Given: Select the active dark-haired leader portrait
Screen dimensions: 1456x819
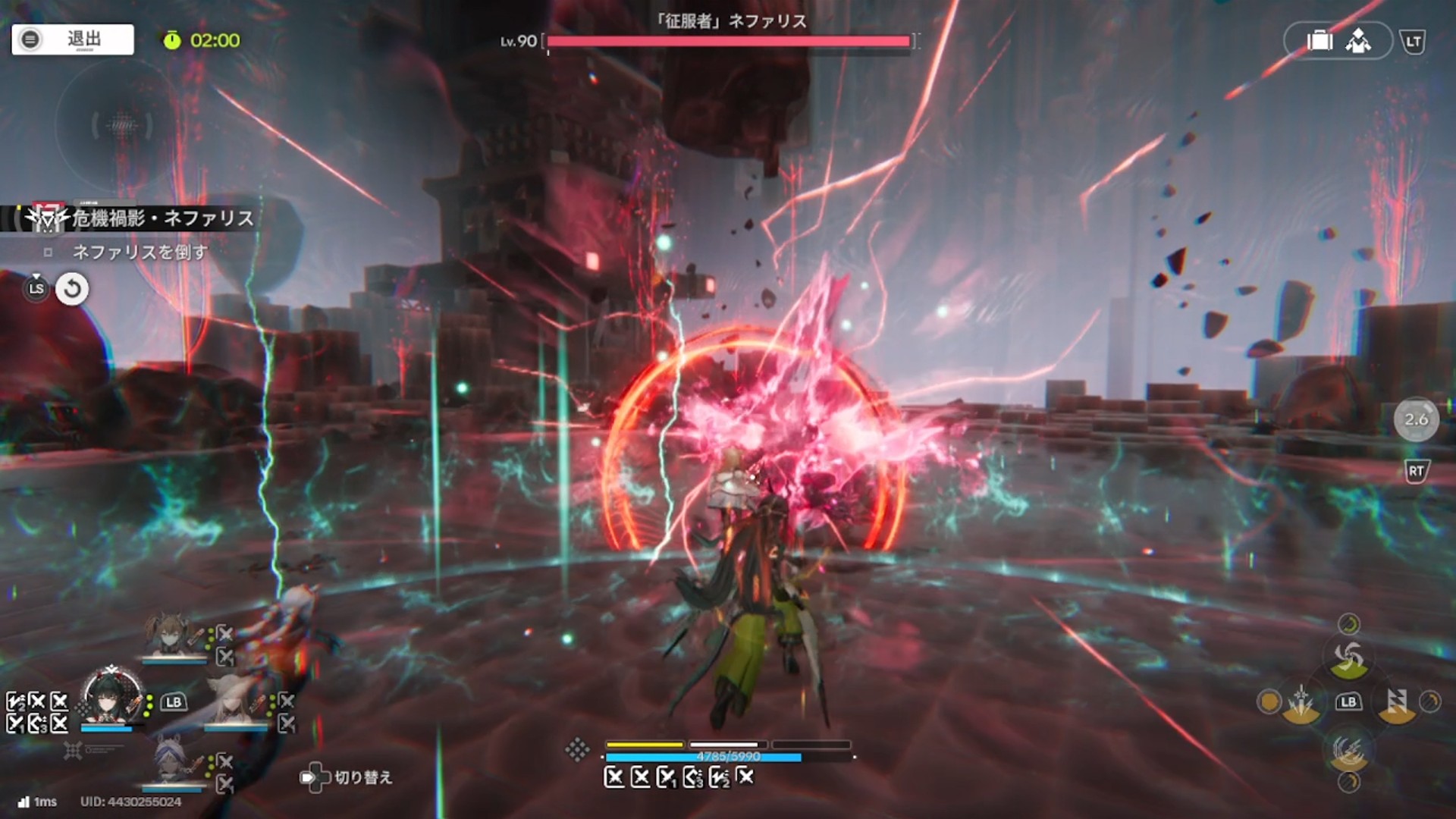Looking at the screenshot, I should point(112,698).
